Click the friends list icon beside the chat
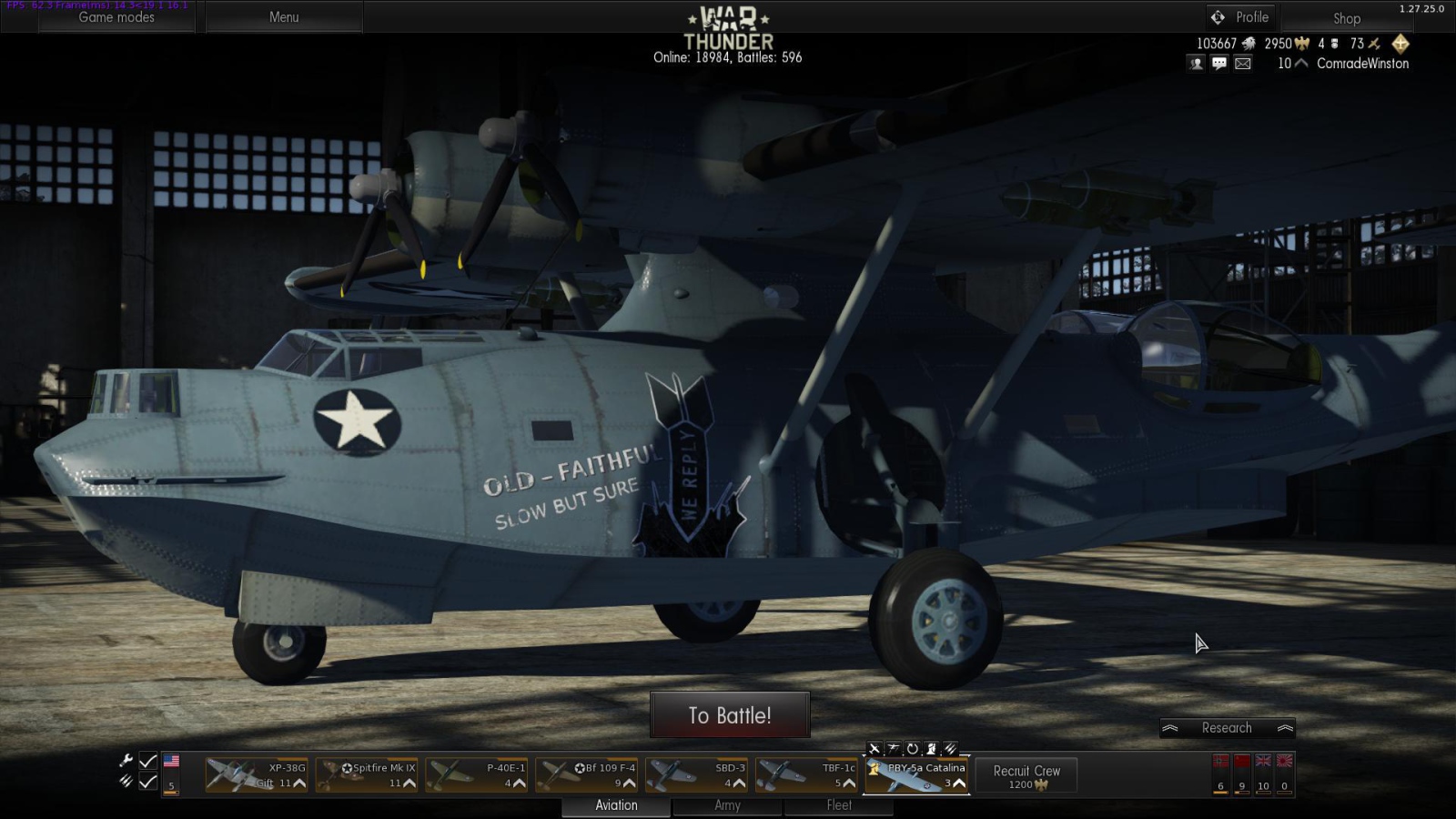 tap(1194, 64)
